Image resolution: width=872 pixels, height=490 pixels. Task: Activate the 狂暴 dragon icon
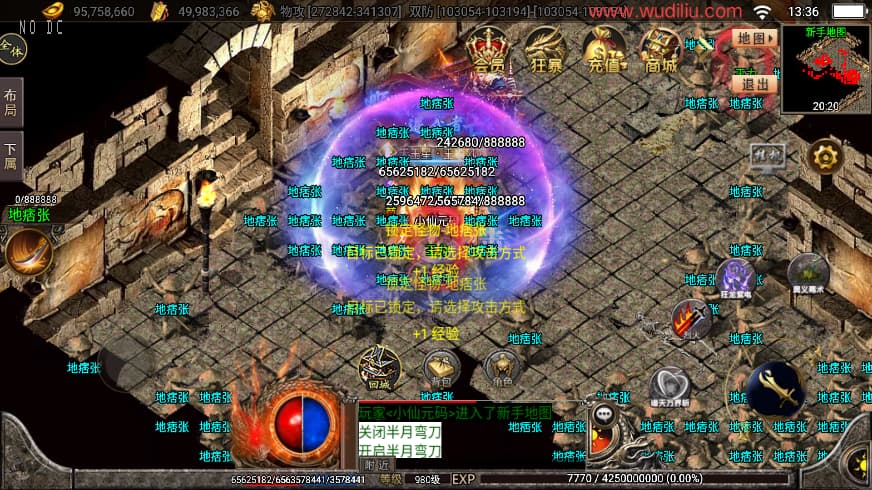pyautogui.click(x=546, y=46)
